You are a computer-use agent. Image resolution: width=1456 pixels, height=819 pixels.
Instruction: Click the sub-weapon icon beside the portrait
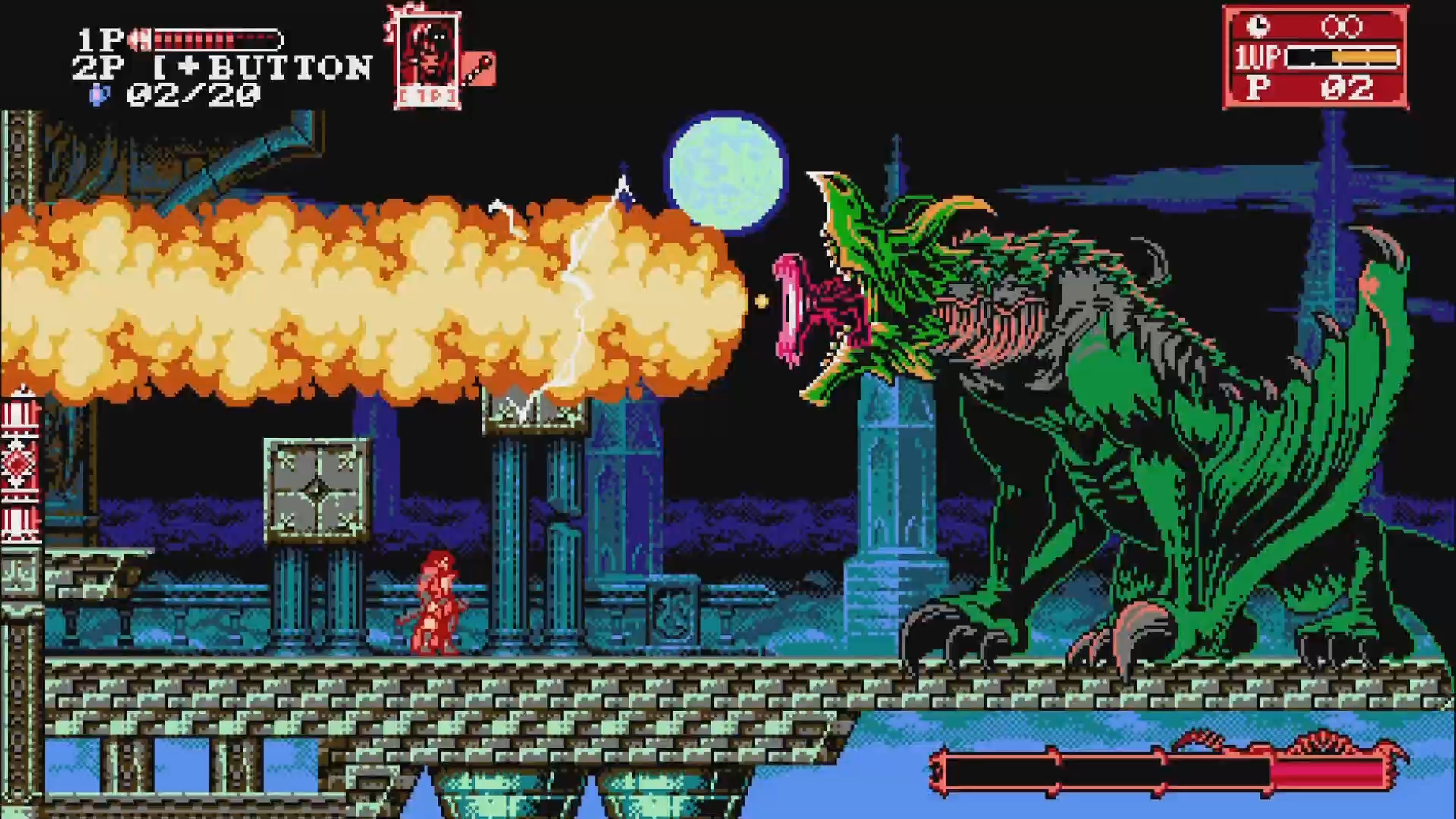tap(480, 69)
